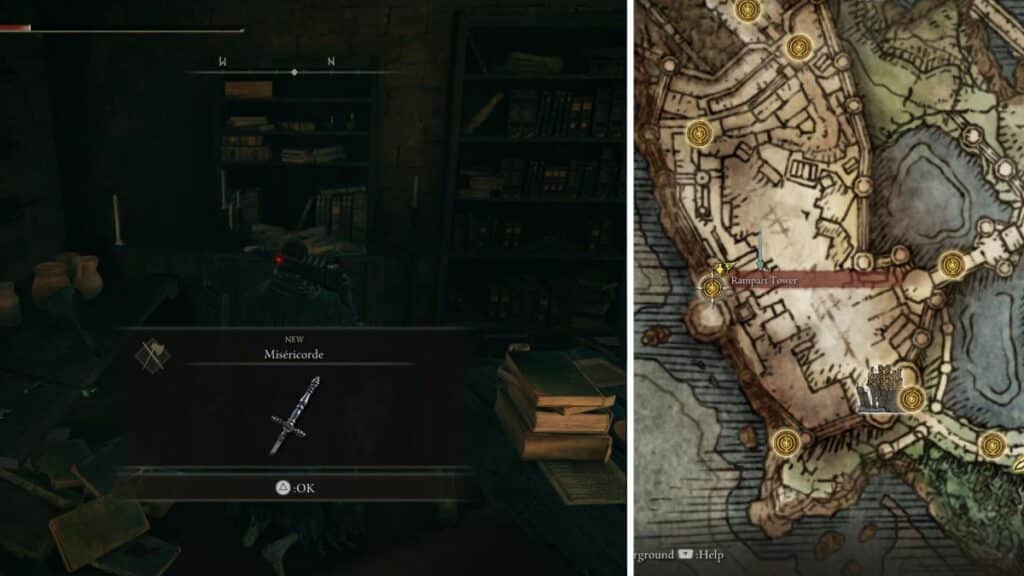Select the Miséricorde dagger icon in the popup
Image resolution: width=1024 pixels, height=576 pixels.
[x=293, y=415]
